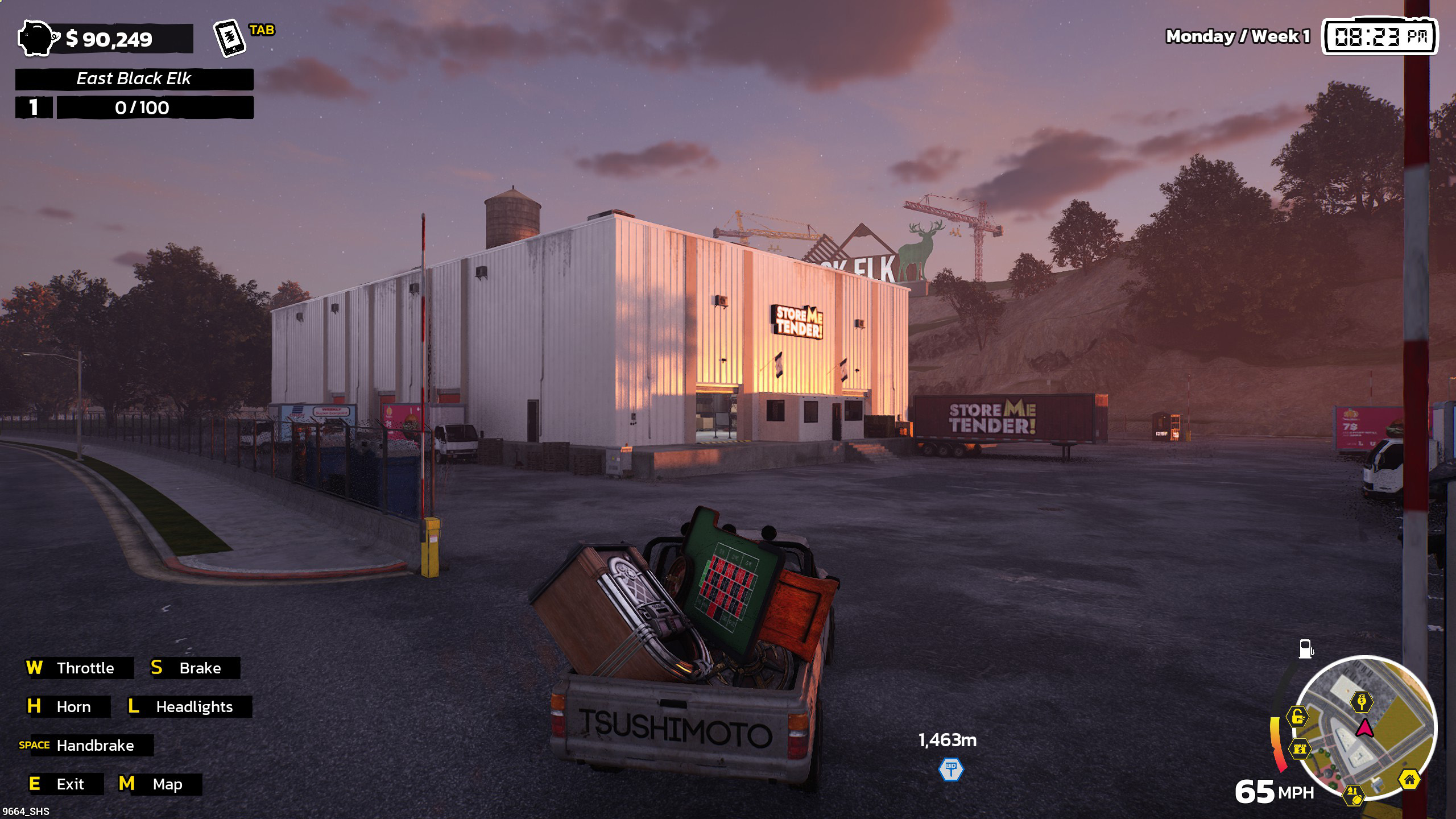
Task: Click the fuel pump indicator above the minimap
Action: point(1306,648)
